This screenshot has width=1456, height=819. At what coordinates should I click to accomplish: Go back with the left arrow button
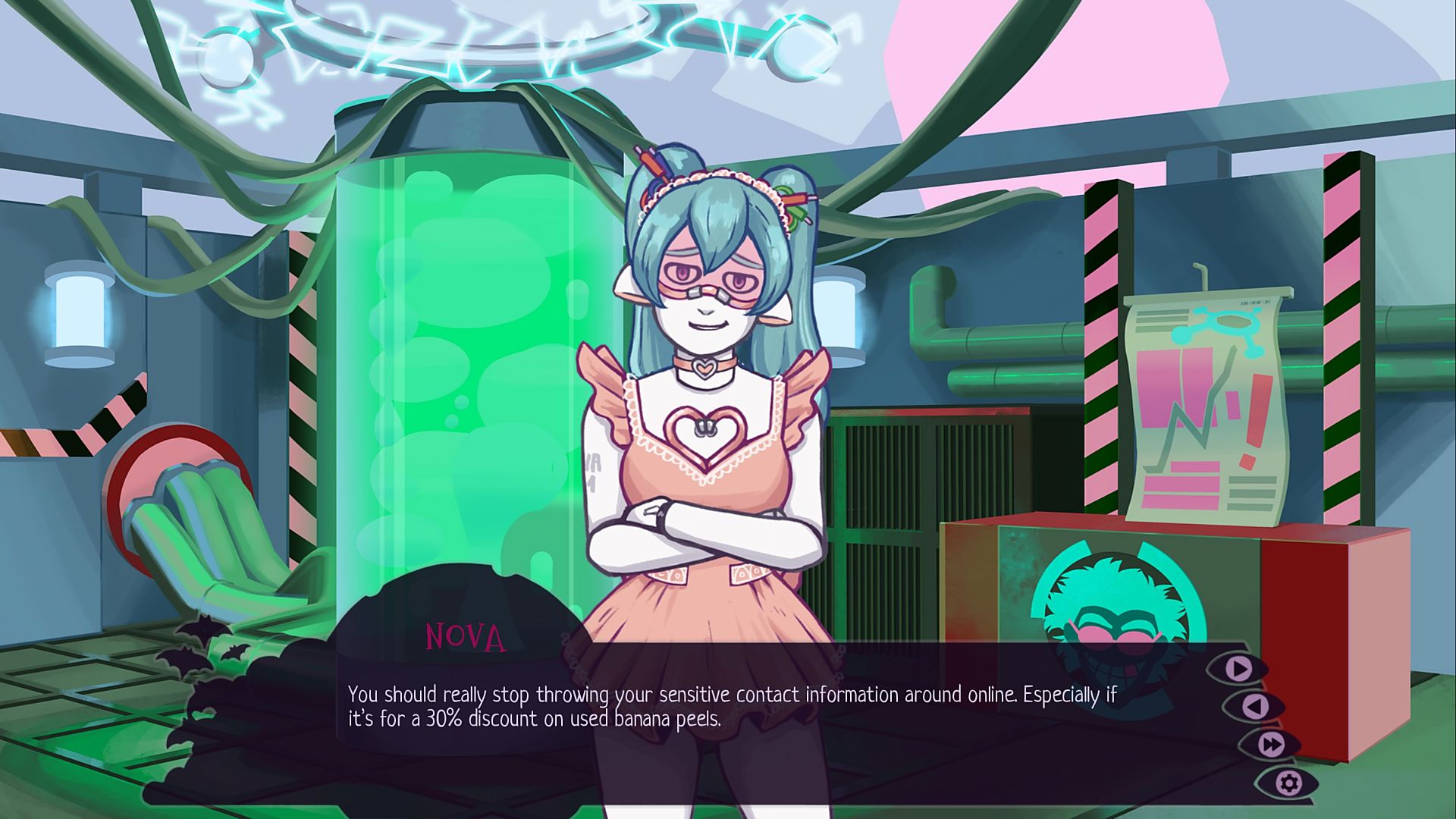click(1256, 707)
